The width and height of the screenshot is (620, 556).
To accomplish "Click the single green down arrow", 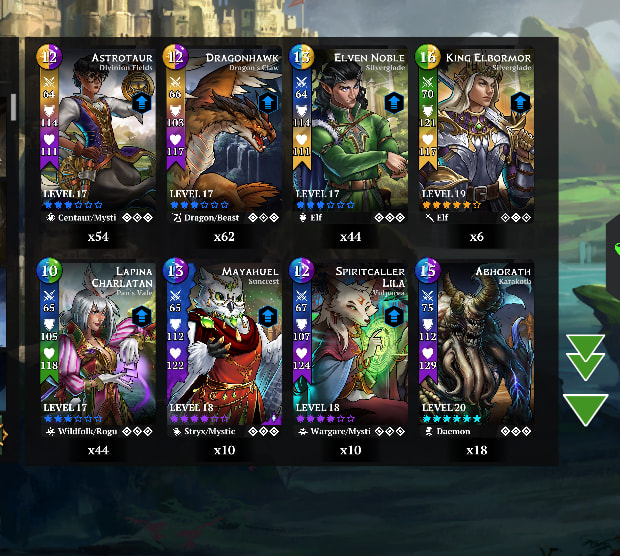I will point(586,408).
